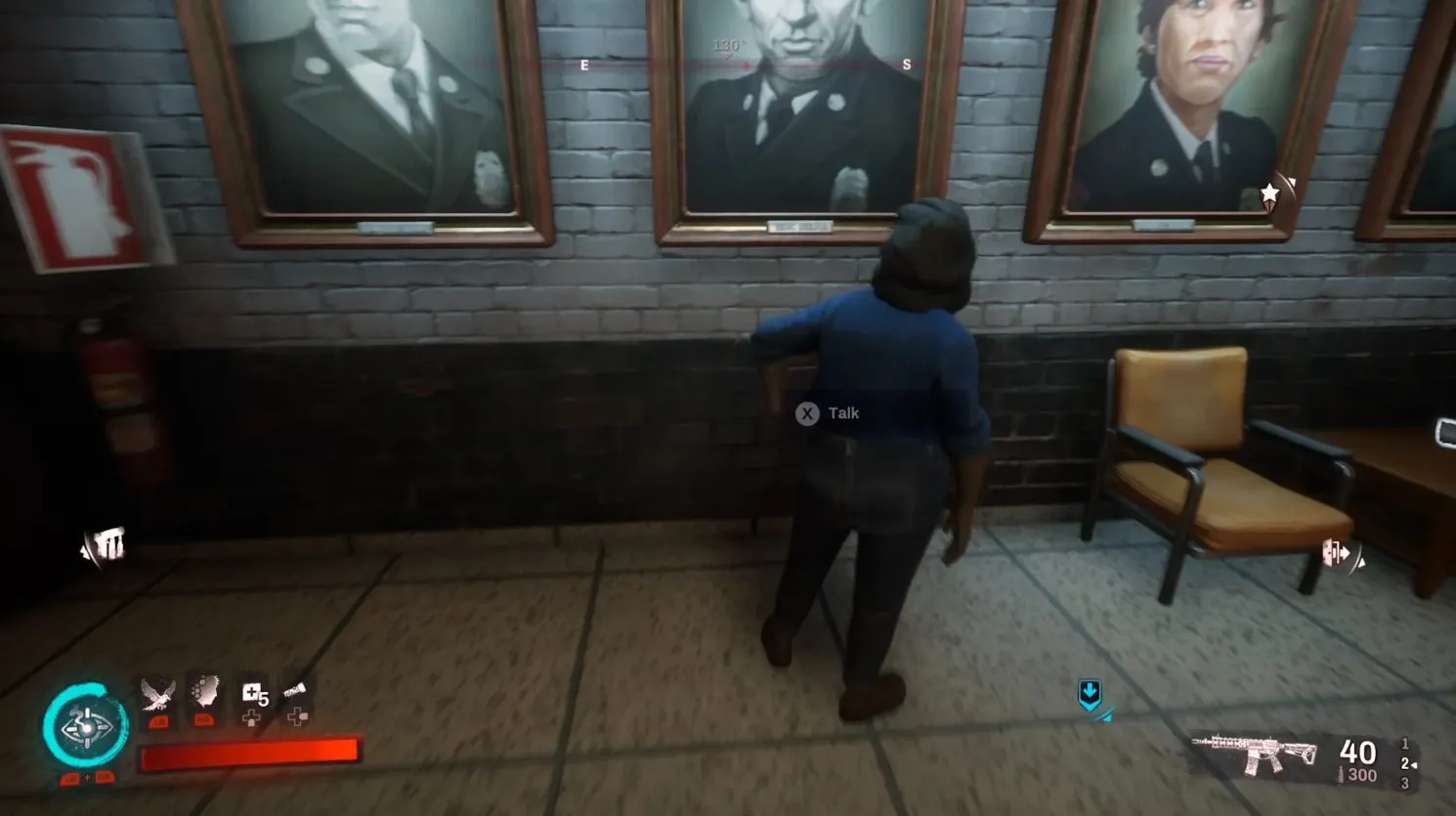Select the eagle perk card above the health bar

point(156,693)
